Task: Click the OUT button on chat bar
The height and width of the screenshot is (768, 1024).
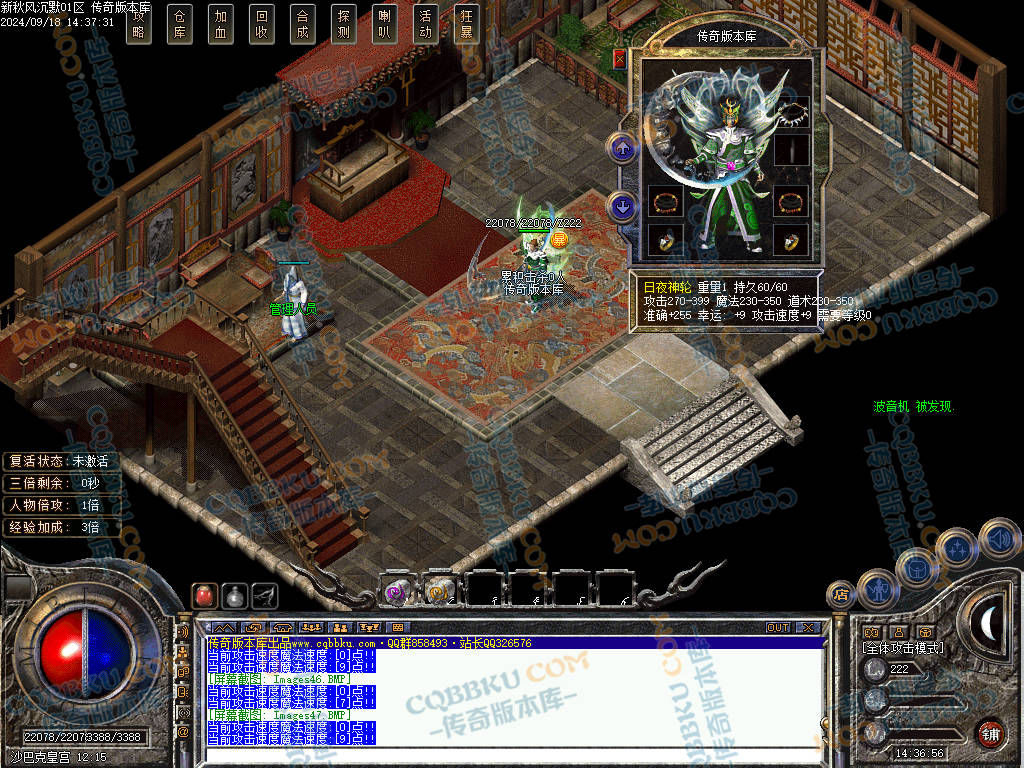Action: (778, 627)
